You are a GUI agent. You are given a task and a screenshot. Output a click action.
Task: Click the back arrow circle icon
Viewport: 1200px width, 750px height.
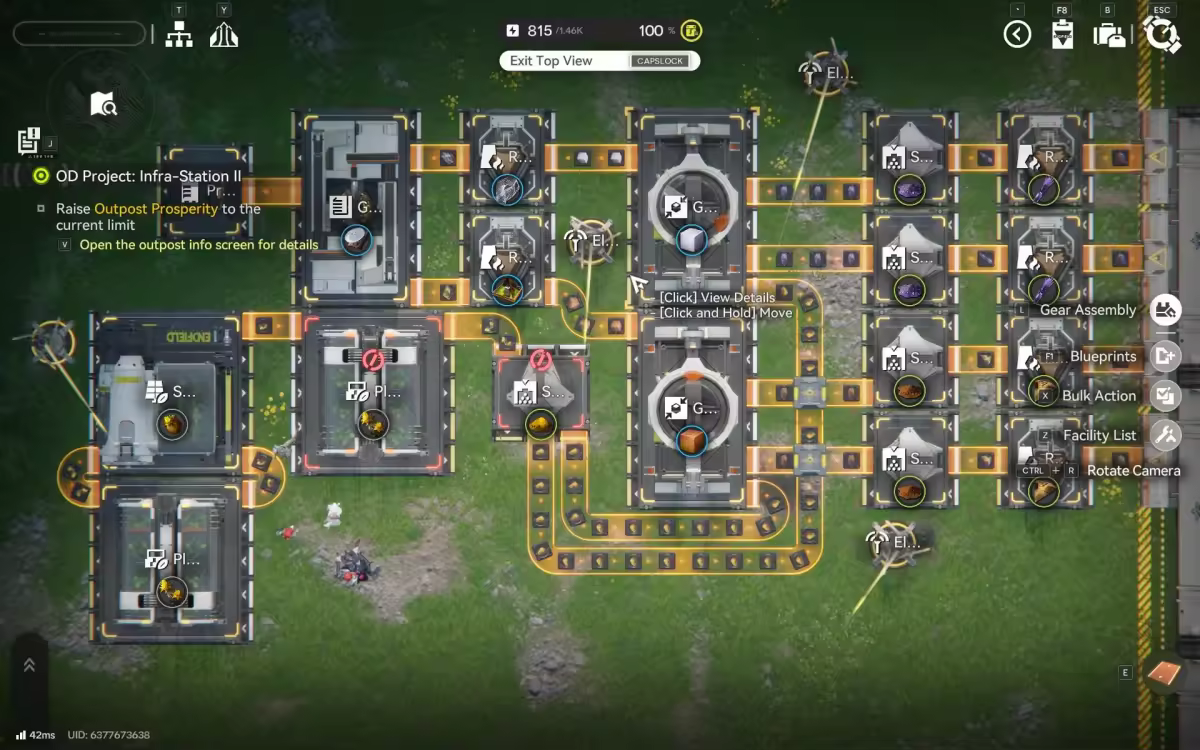[1017, 35]
